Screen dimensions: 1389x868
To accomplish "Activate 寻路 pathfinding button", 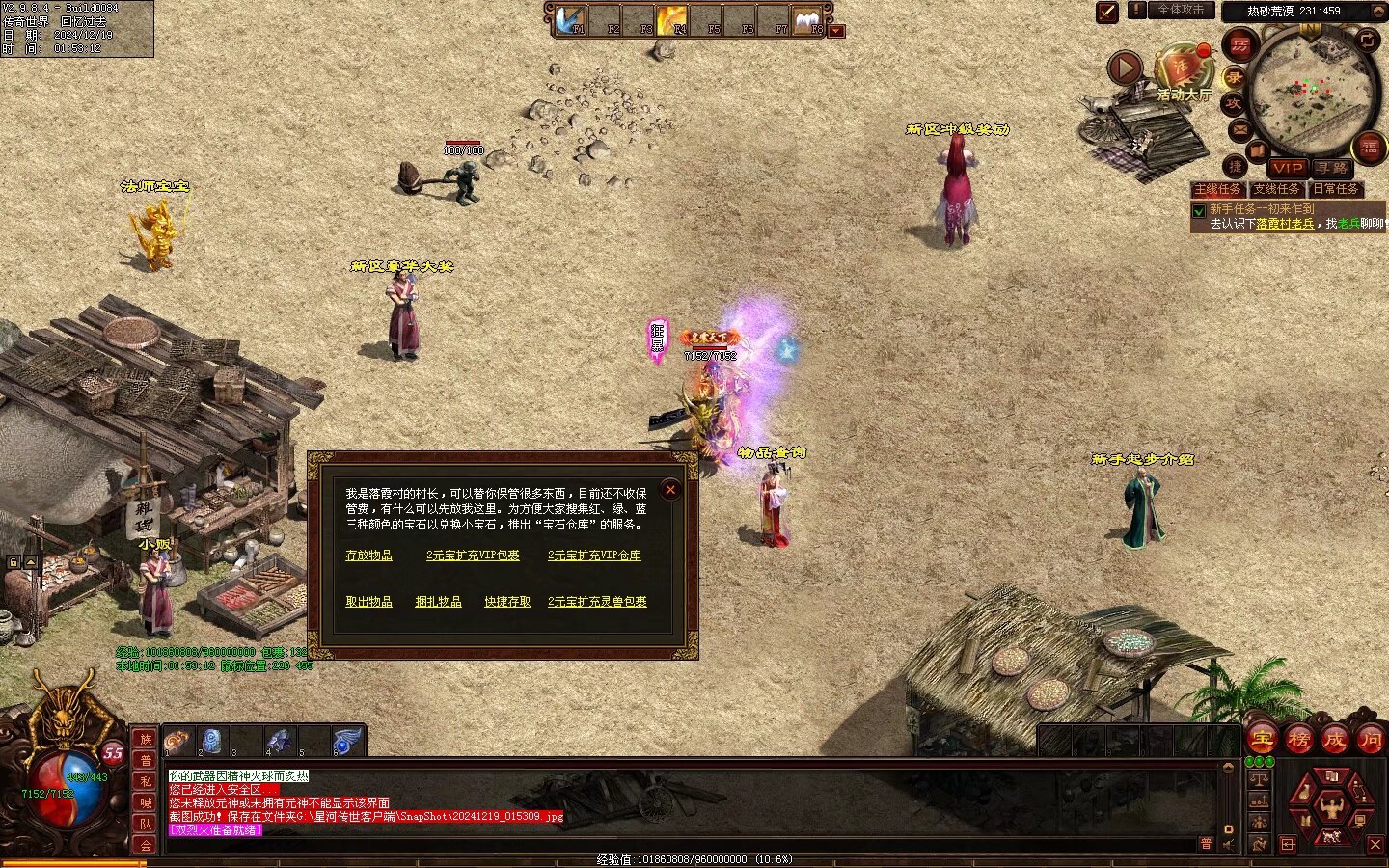I will (x=1331, y=168).
